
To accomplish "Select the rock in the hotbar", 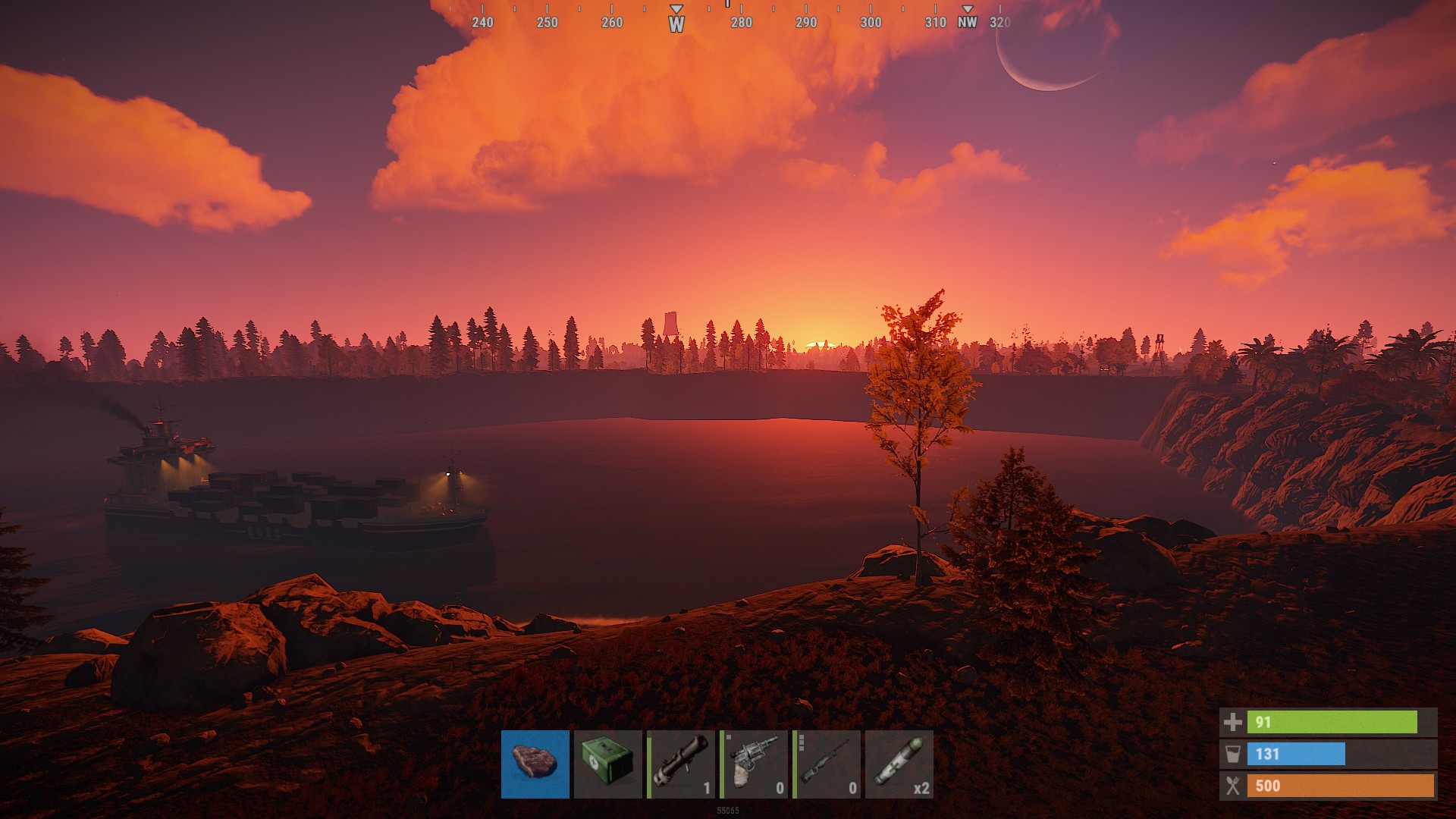I will click(535, 764).
